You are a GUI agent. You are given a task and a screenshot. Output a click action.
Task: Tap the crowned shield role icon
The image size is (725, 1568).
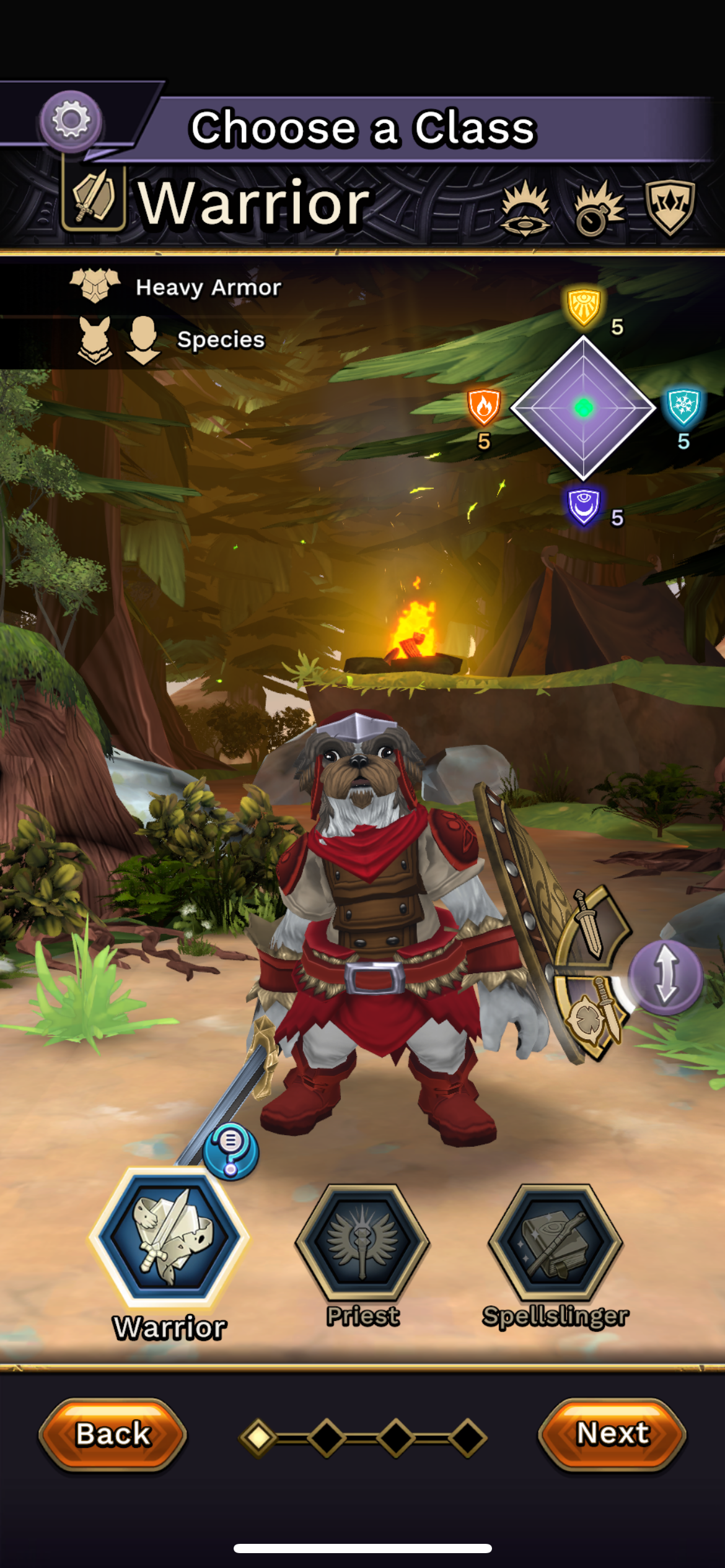[670, 206]
